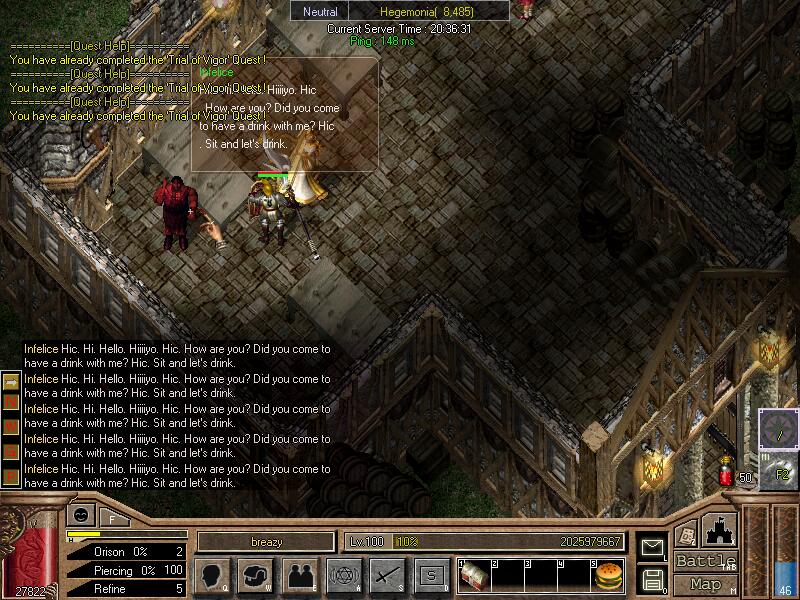The width and height of the screenshot is (800, 600).
Task: Open the bag inventory icon
Action: click(255, 576)
